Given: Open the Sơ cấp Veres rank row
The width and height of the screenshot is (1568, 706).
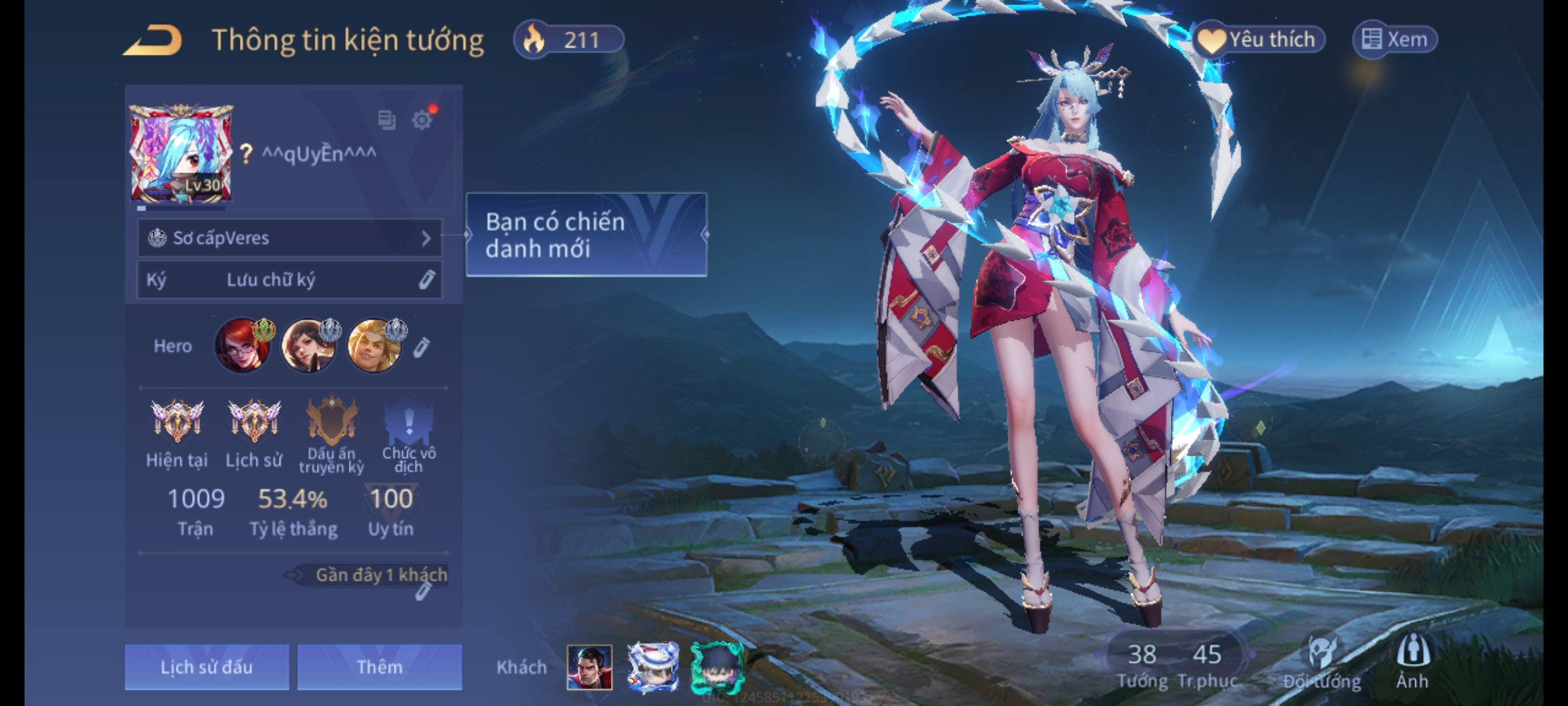Looking at the screenshot, I should click(x=289, y=238).
